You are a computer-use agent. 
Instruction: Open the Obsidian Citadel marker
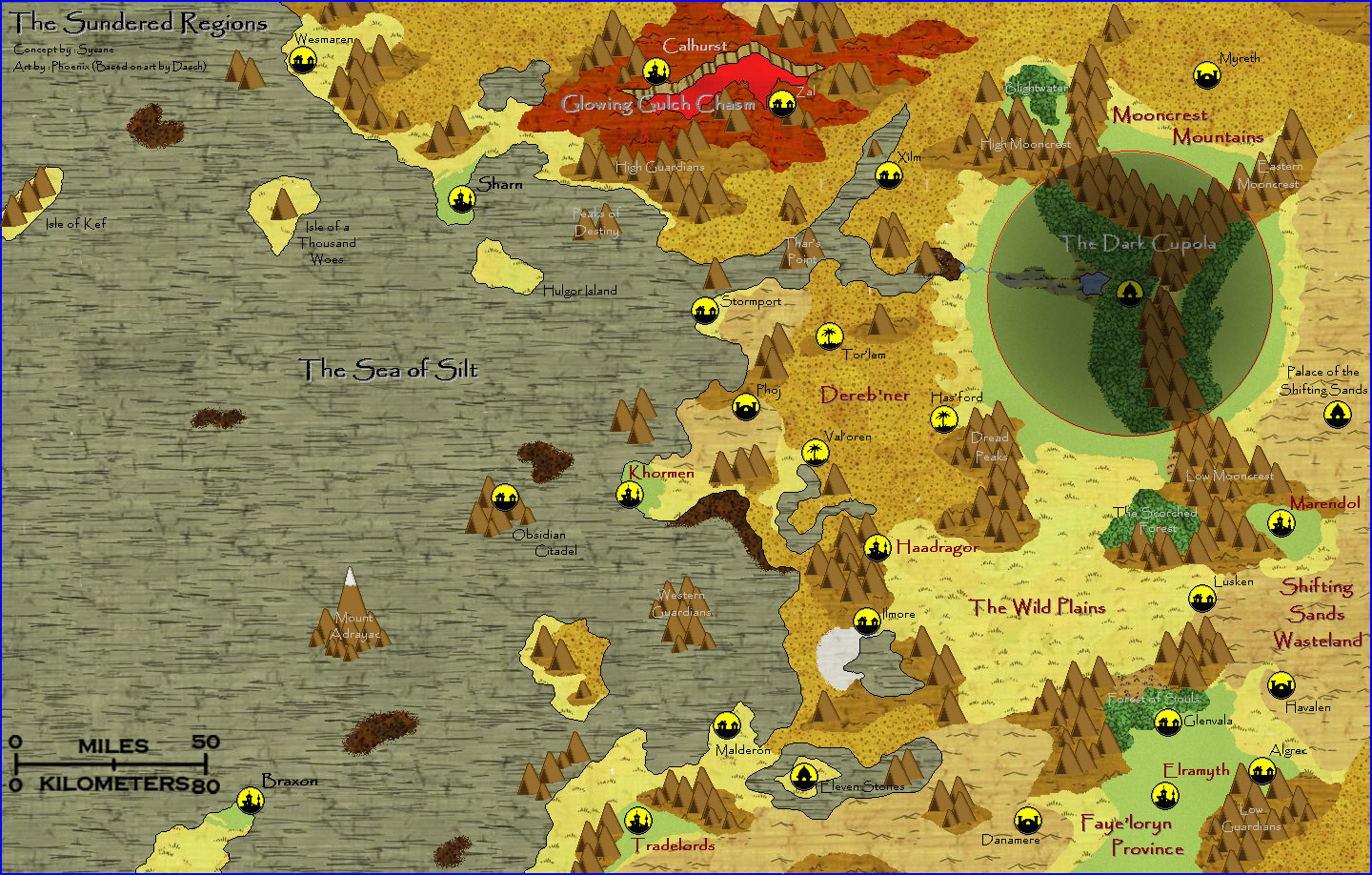[504, 497]
